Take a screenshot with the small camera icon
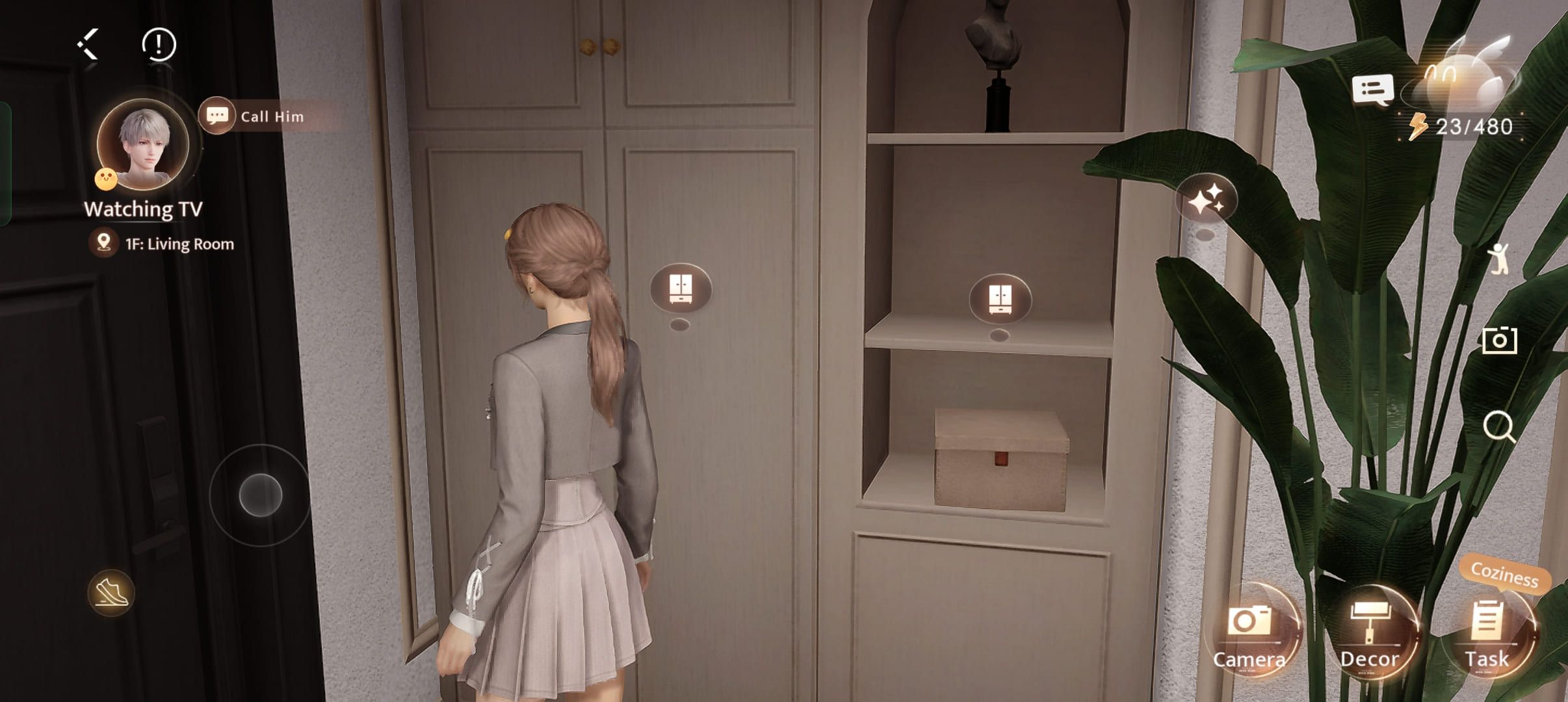Image resolution: width=1568 pixels, height=702 pixels. (x=1499, y=341)
